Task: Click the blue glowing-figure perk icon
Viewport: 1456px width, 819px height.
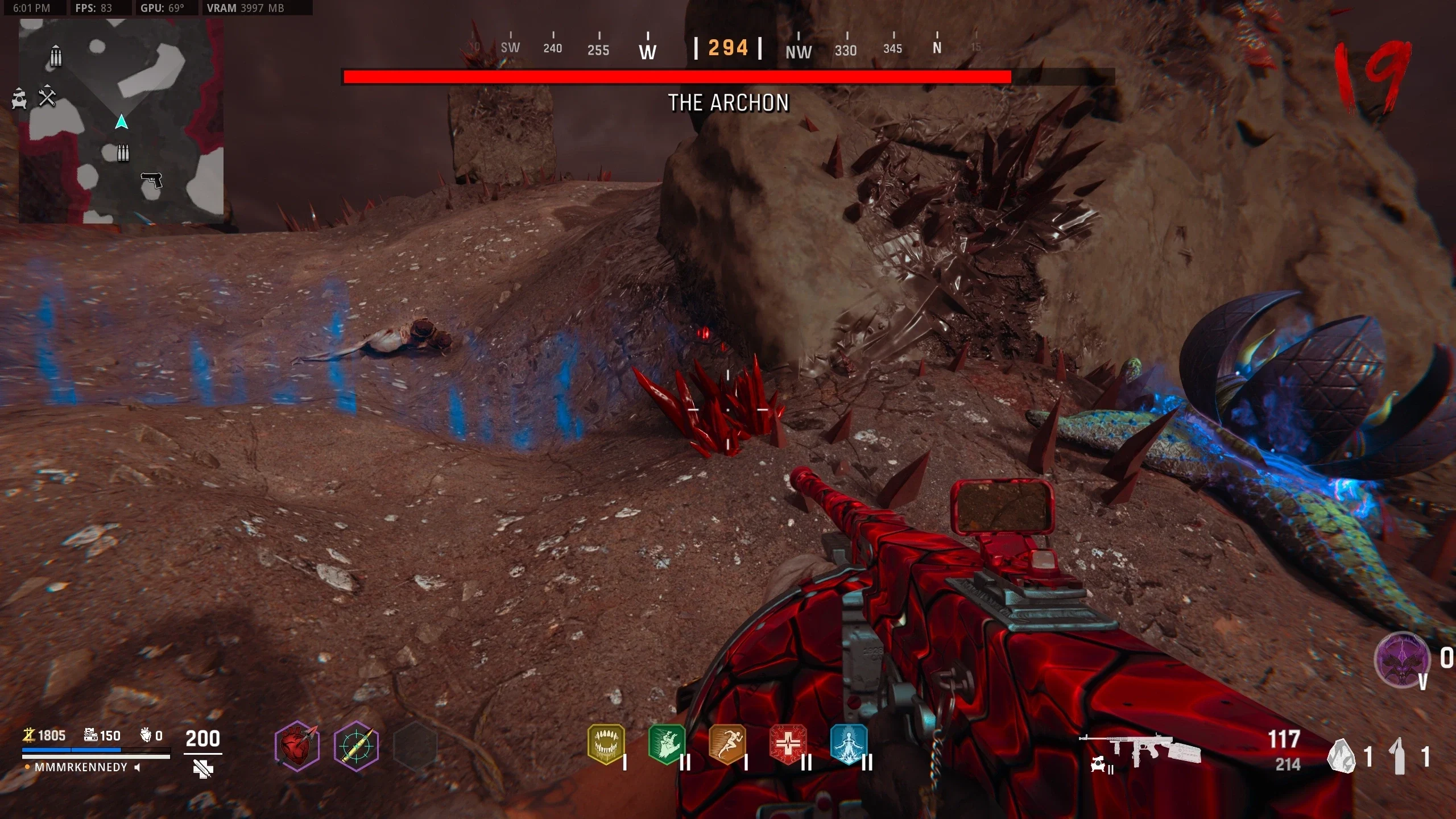Action: point(849,744)
